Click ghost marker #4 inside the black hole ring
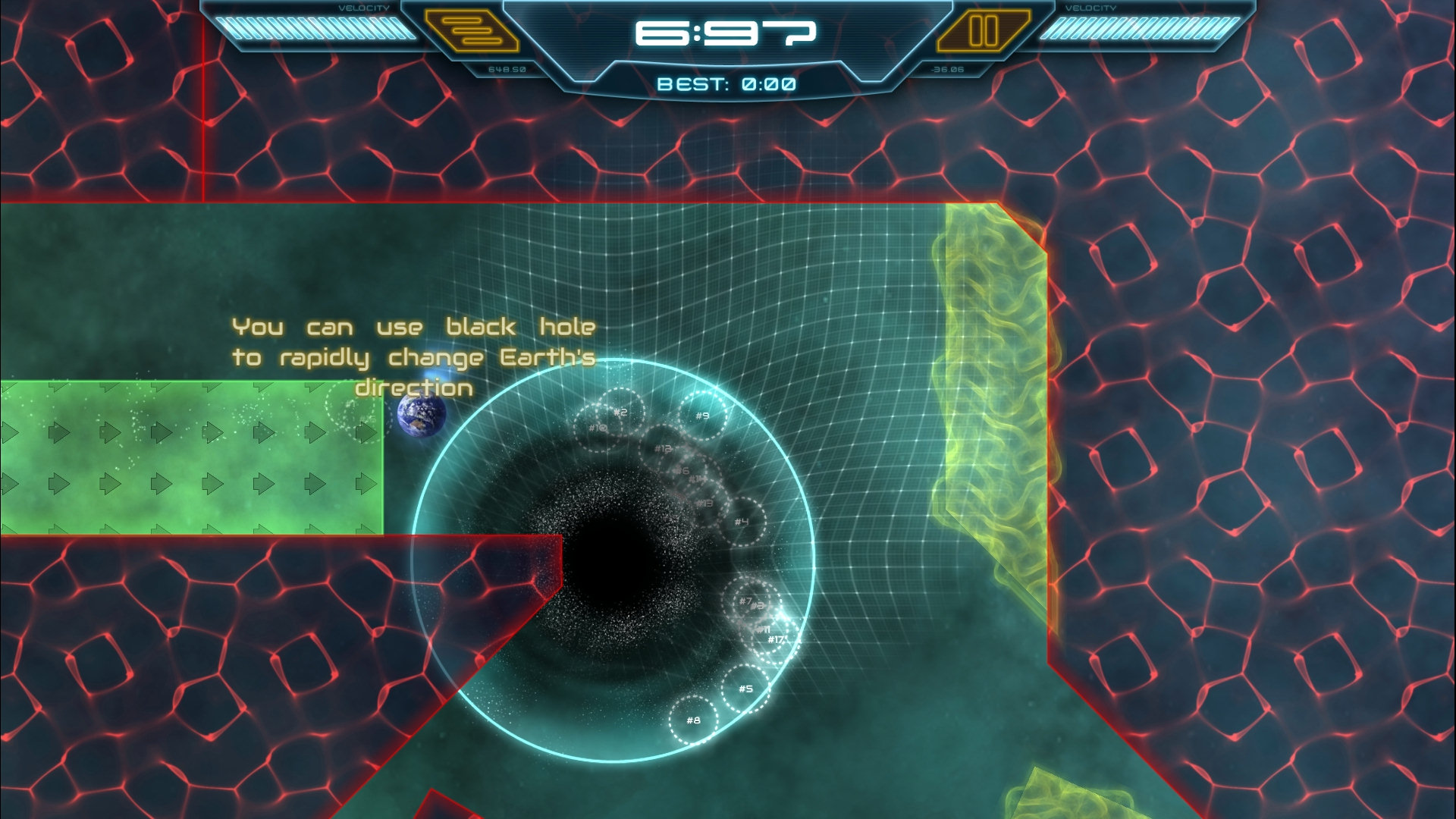 click(742, 519)
